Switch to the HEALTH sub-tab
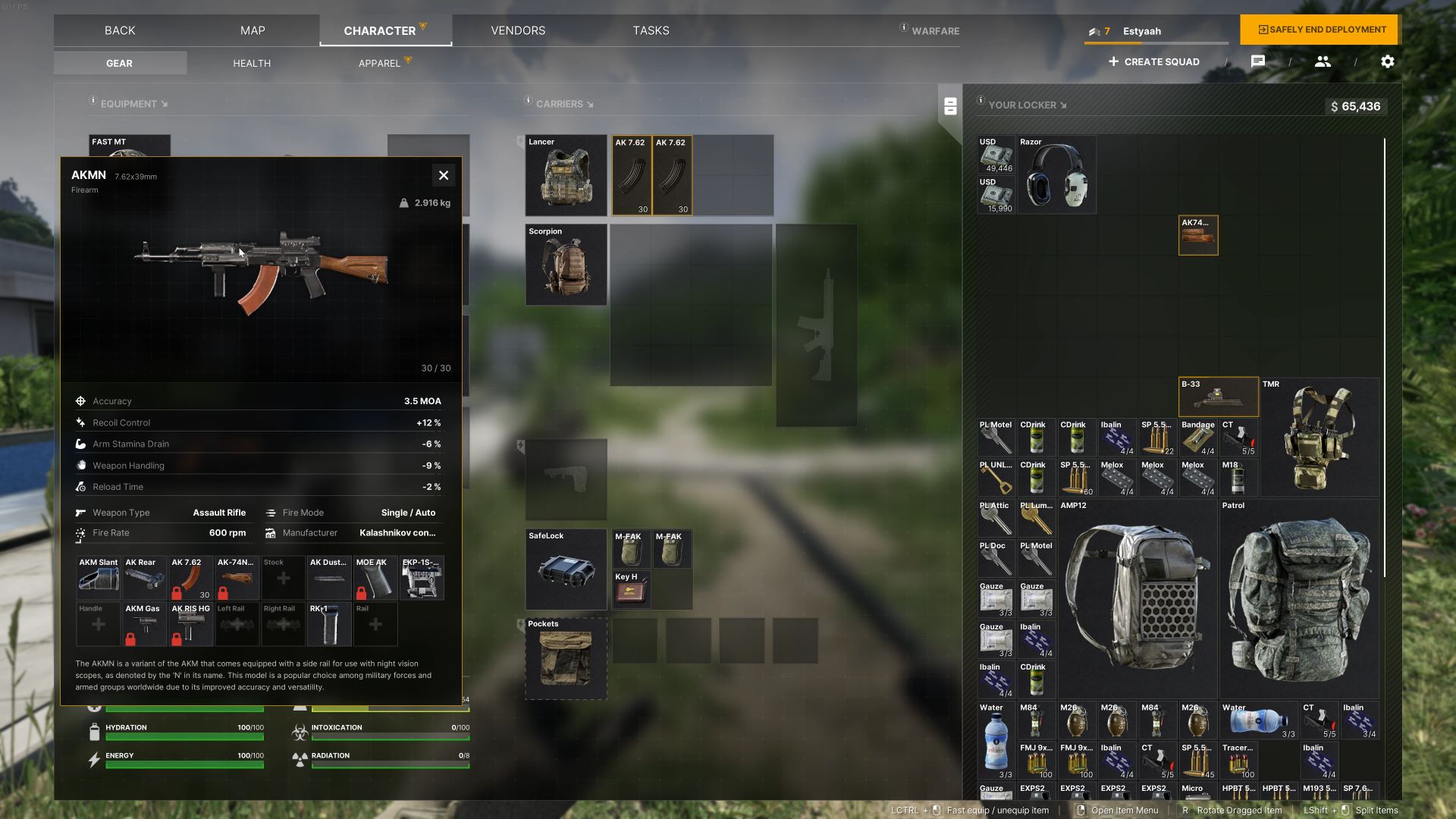The image size is (1456, 819). pyautogui.click(x=252, y=63)
